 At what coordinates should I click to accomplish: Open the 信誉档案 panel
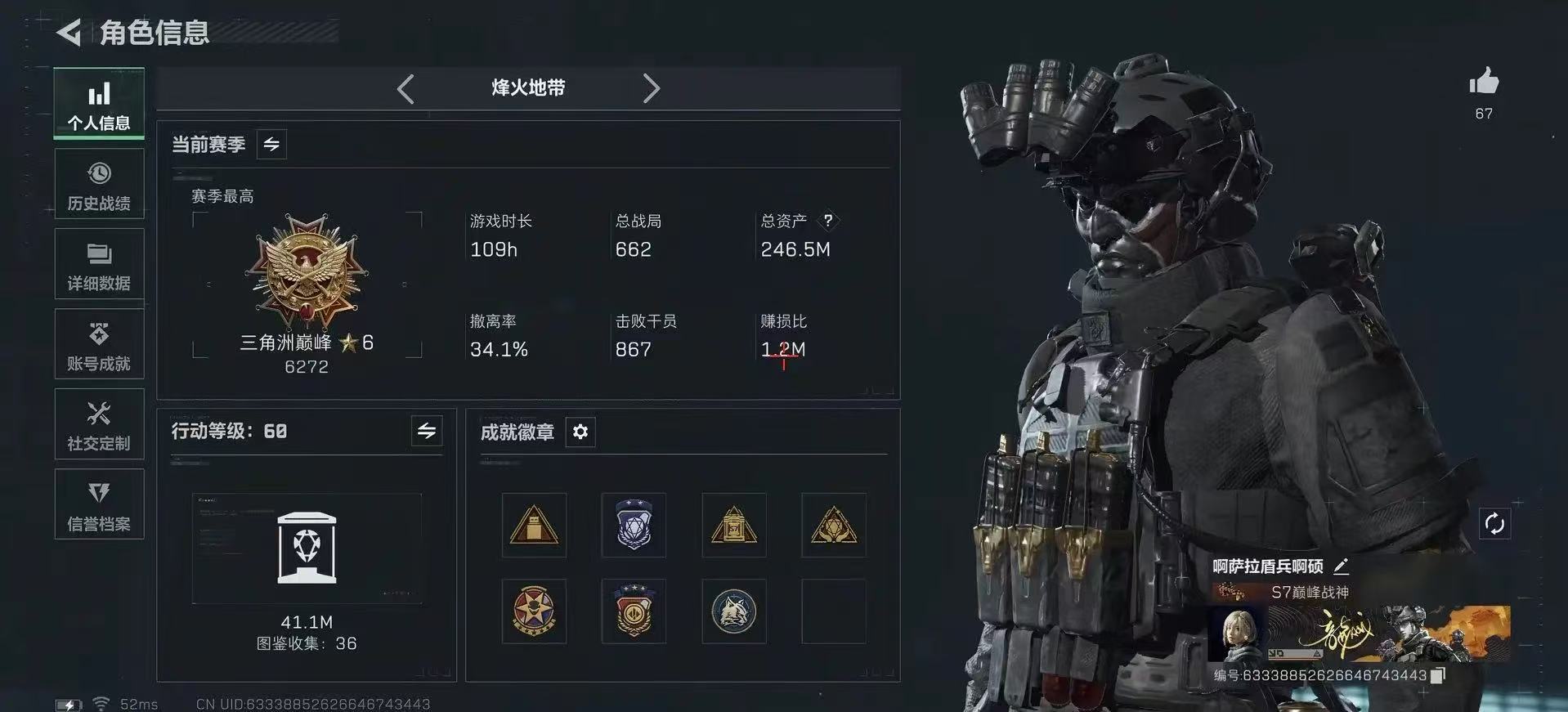click(x=98, y=504)
